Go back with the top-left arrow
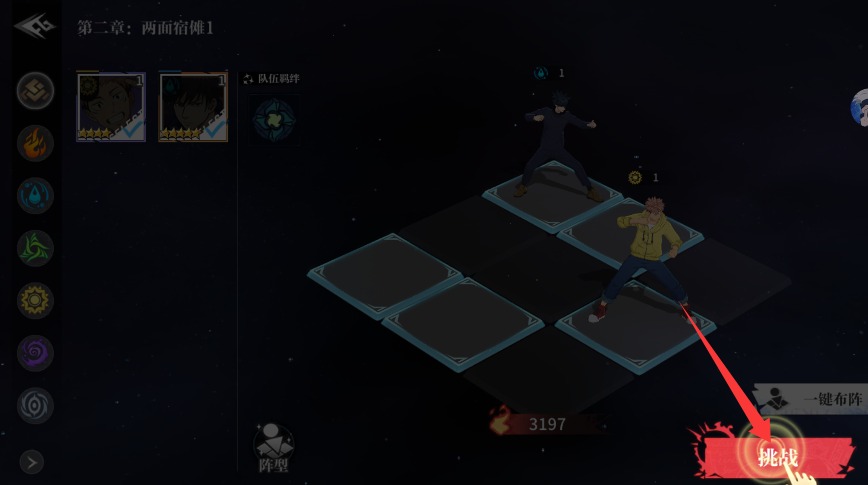The image size is (868, 485). coord(33,26)
